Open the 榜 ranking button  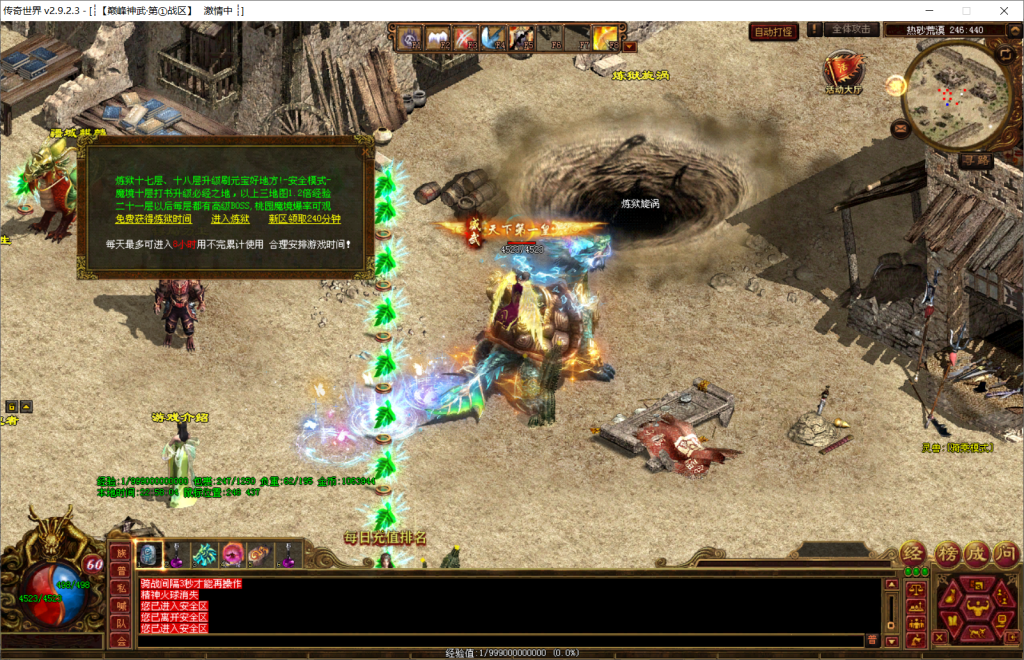(946, 554)
